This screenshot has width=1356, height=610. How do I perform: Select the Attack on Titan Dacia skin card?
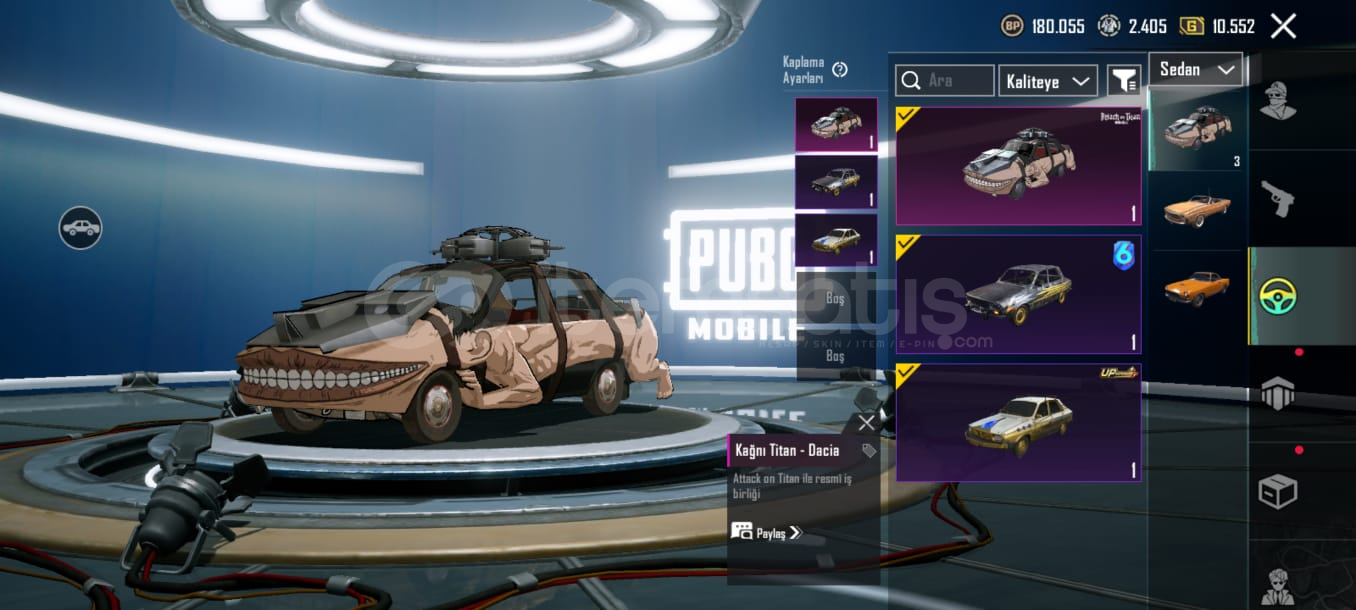coord(1018,166)
